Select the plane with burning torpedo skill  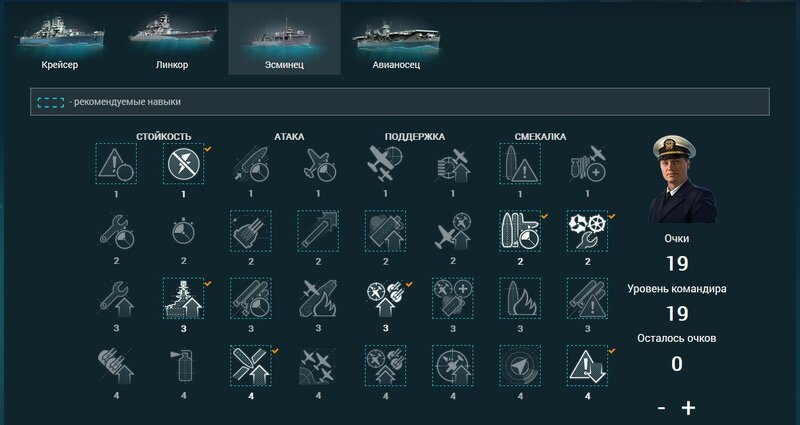pos(317,298)
